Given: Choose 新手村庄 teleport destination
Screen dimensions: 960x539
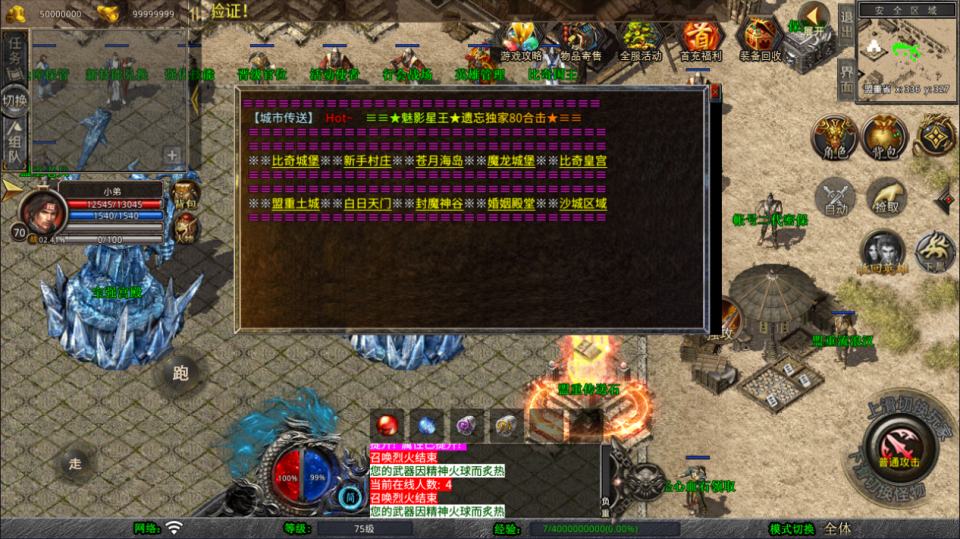Looking at the screenshot, I should [369, 160].
